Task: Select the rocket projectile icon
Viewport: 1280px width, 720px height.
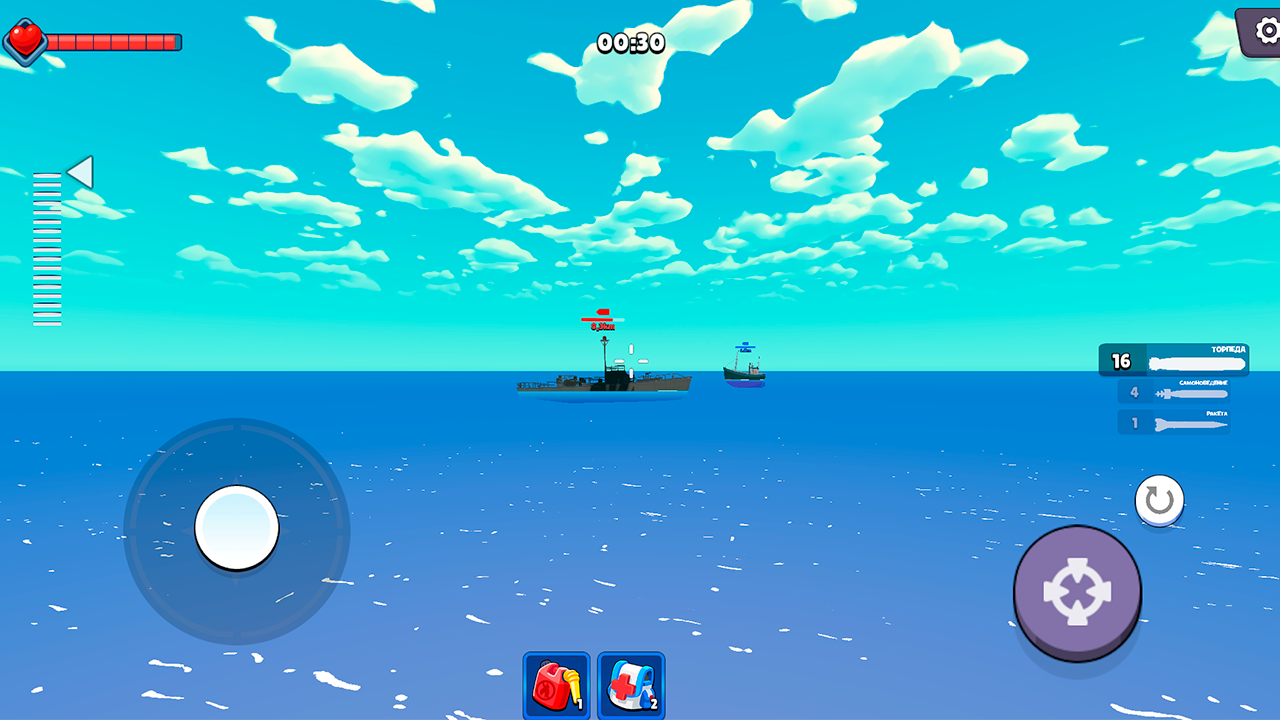Action: pyautogui.click(x=1190, y=423)
